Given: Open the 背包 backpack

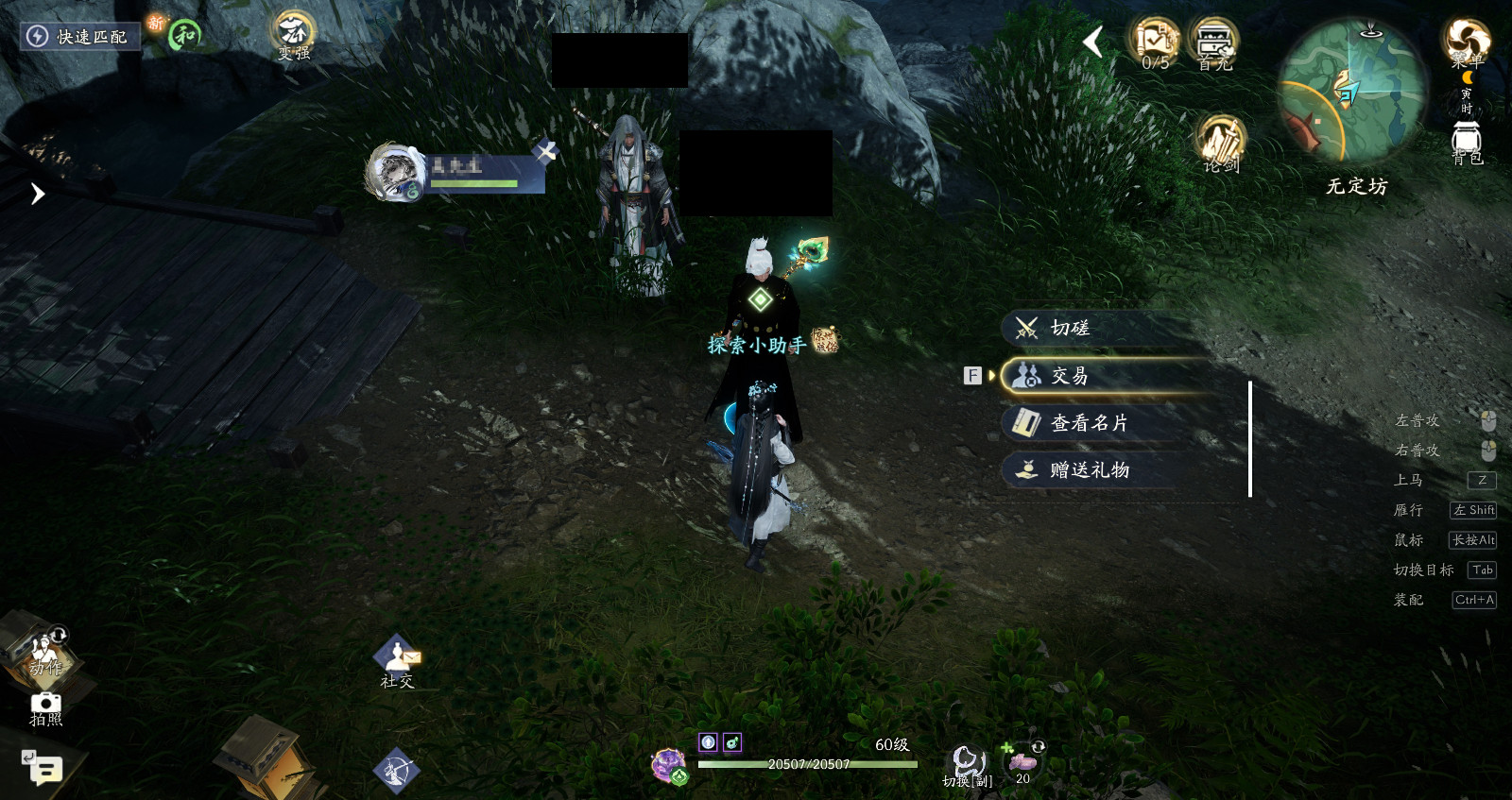Looking at the screenshot, I should (1467, 144).
